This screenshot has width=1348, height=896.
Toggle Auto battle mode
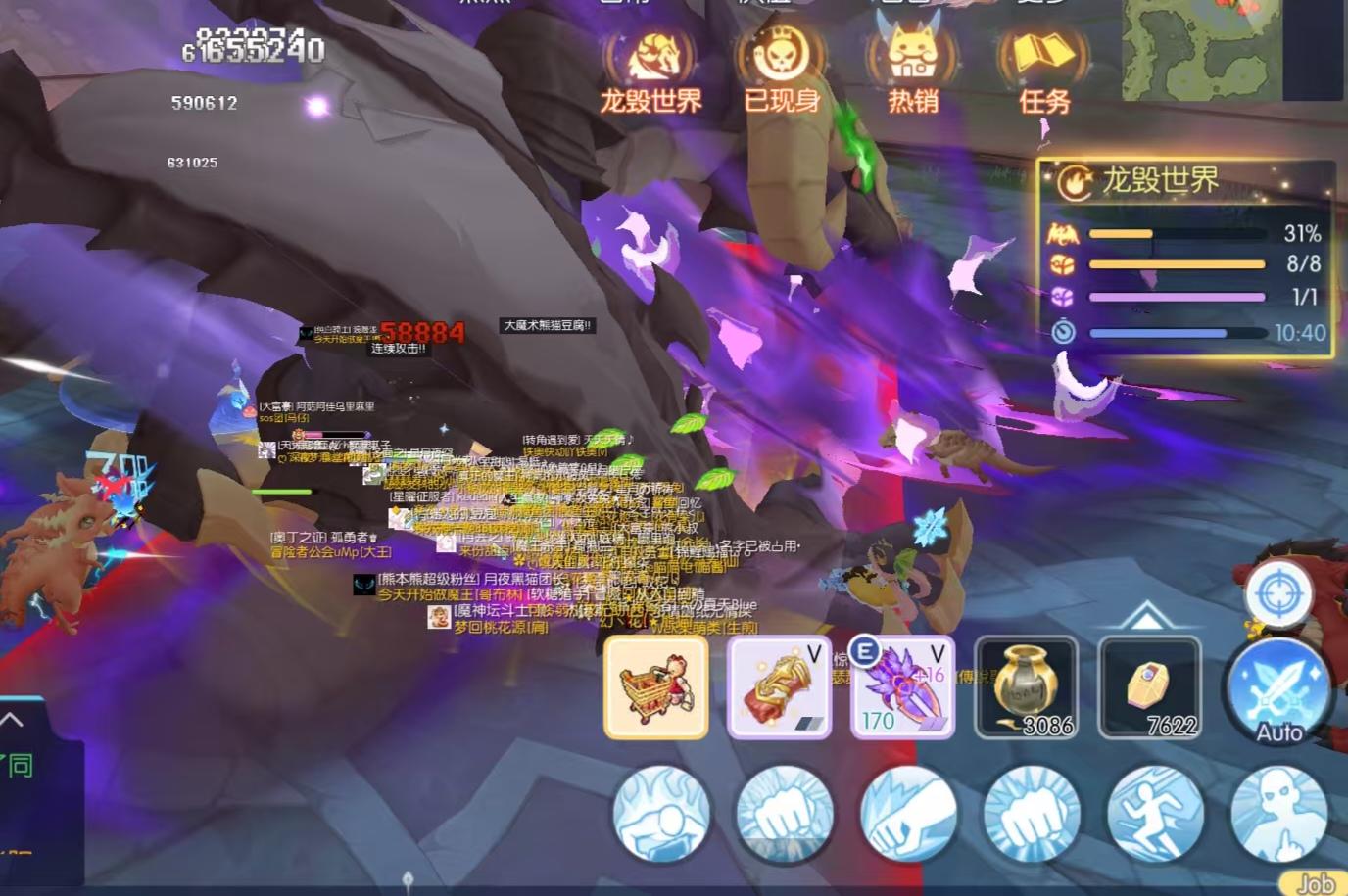[x=1279, y=697]
